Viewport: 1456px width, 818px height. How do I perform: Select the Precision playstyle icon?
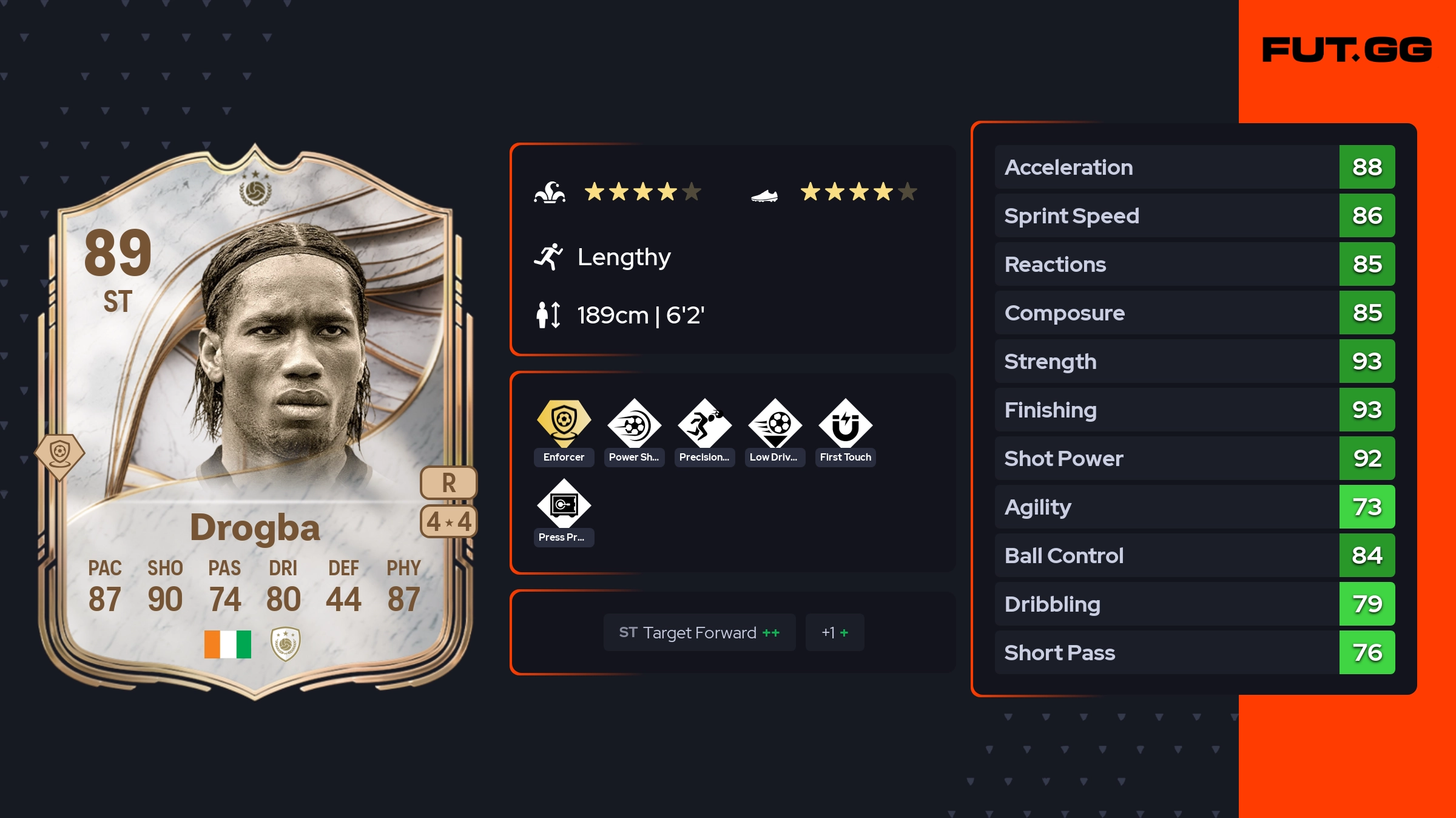(704, 424)
